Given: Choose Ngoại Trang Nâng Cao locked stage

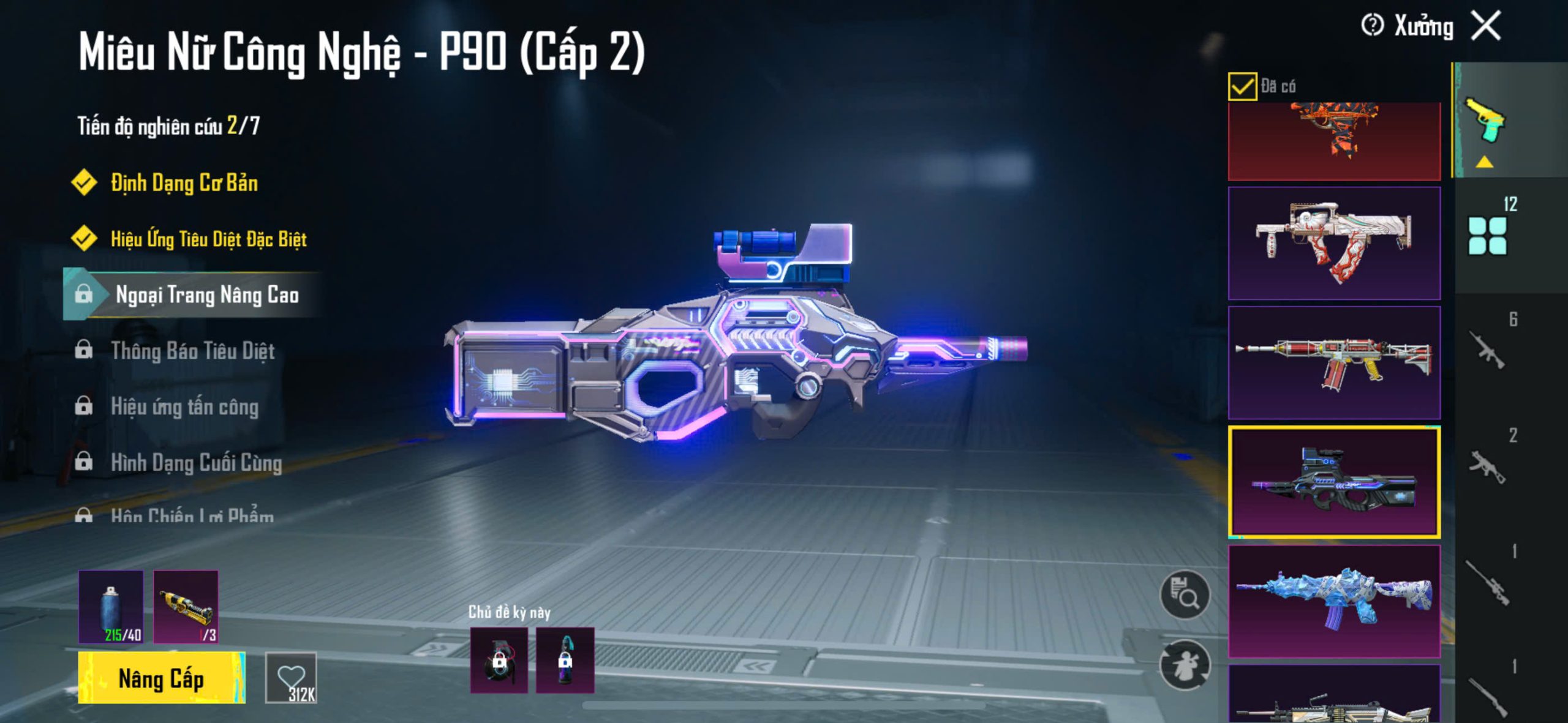Looking at the screenshot, I should click(206, 295).
